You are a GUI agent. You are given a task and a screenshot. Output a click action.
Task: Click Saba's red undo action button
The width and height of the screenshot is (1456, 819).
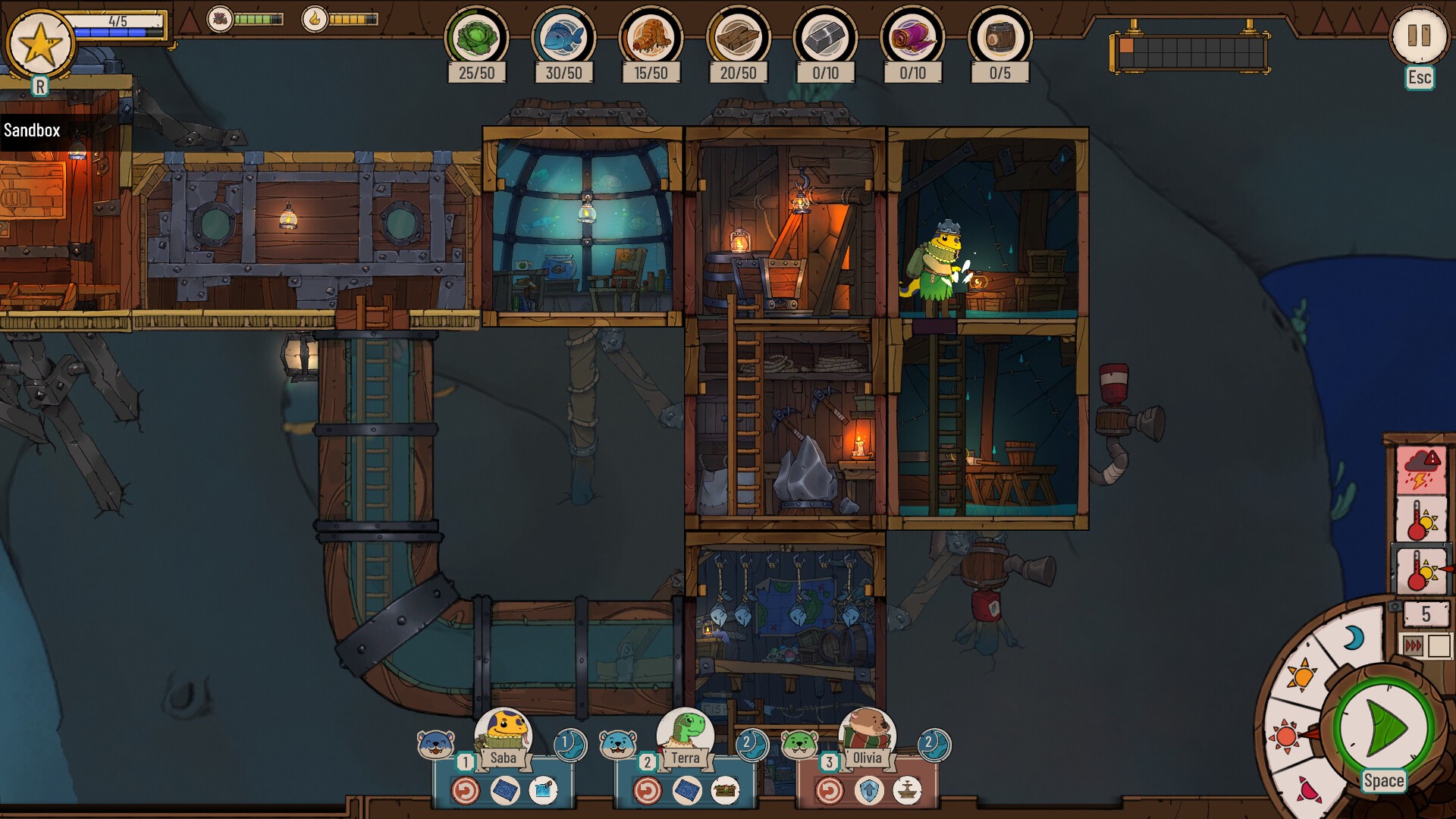[466, 791]
